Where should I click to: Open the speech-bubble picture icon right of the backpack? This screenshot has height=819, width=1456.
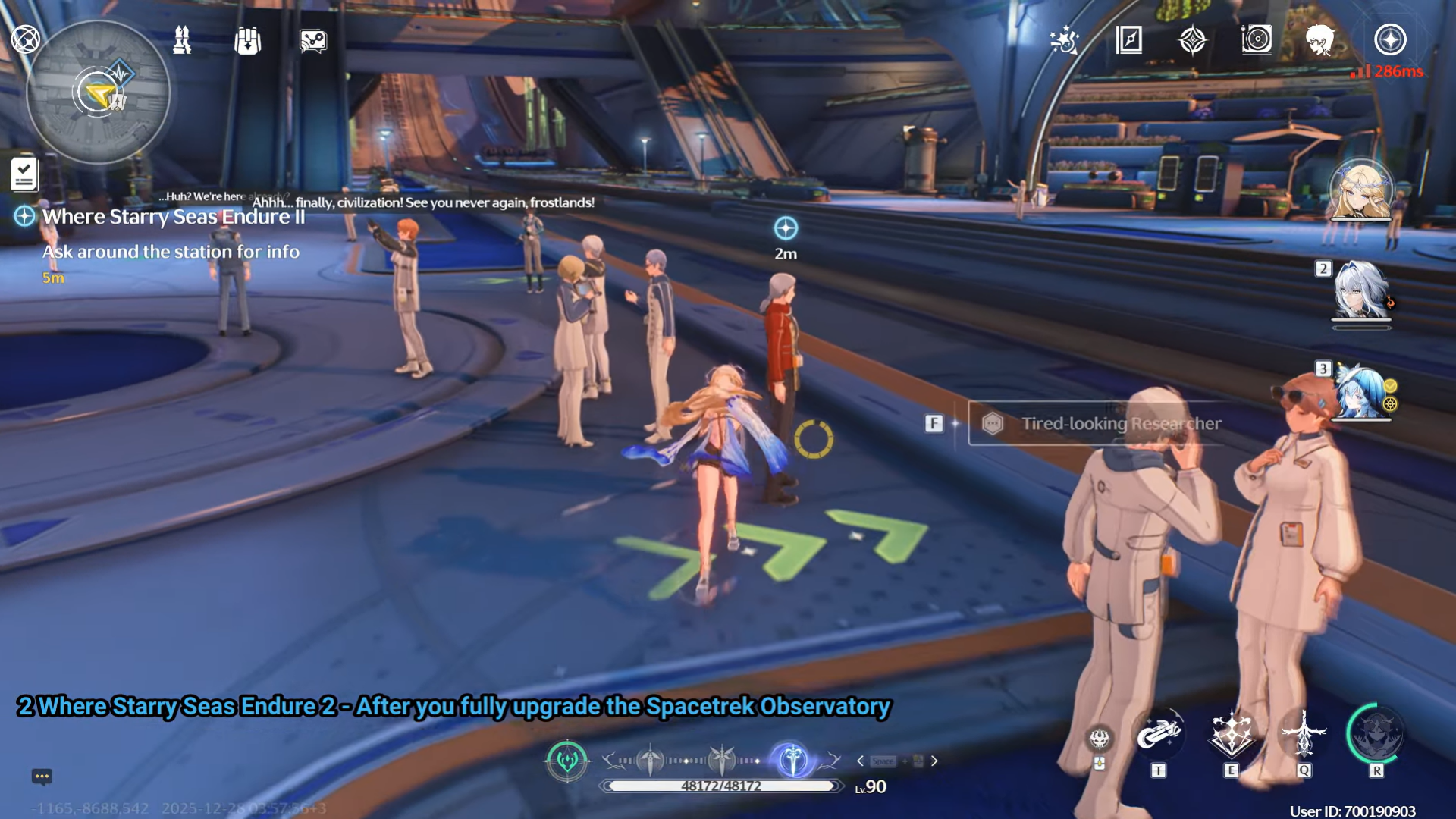pos(312,40)
